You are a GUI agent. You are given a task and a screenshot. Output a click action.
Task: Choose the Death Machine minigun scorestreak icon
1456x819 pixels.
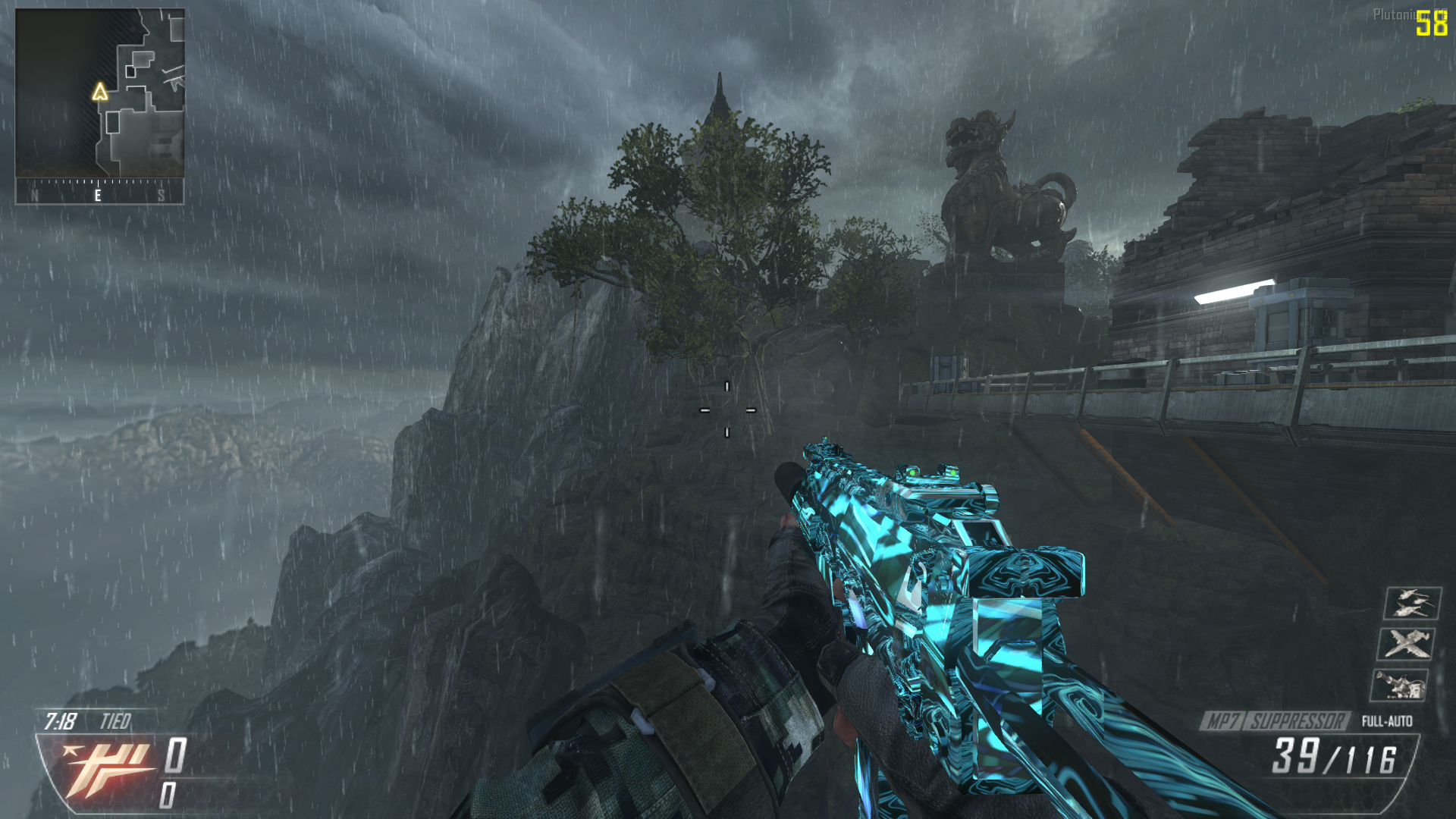point(1400,686)
